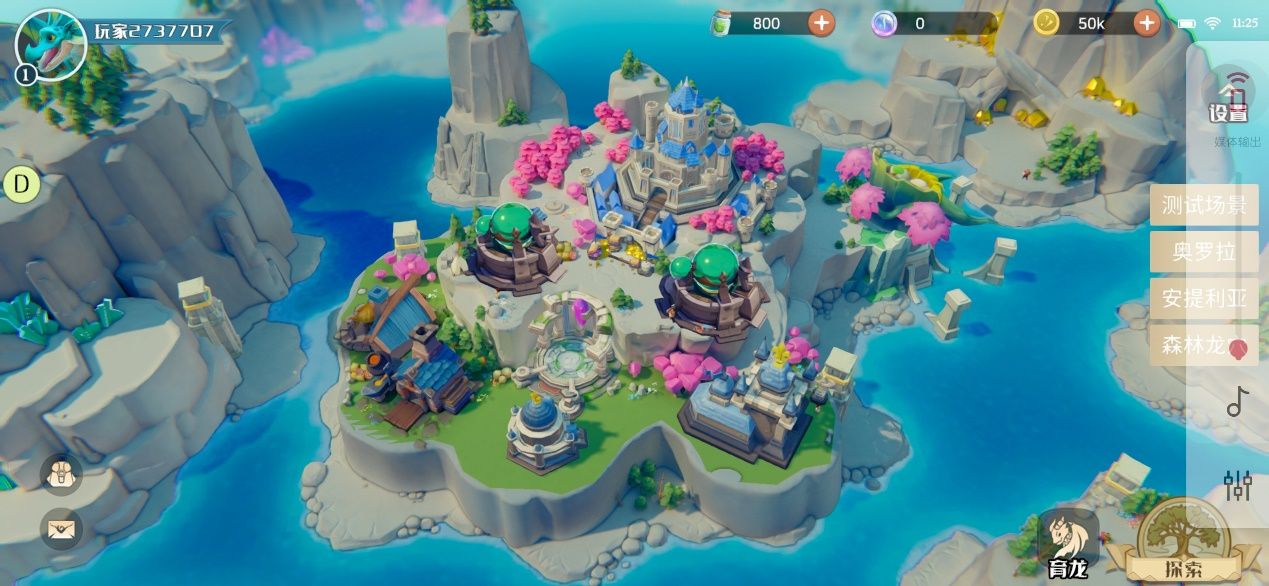Toggle the music note icon

click(x=1237, y=401)
